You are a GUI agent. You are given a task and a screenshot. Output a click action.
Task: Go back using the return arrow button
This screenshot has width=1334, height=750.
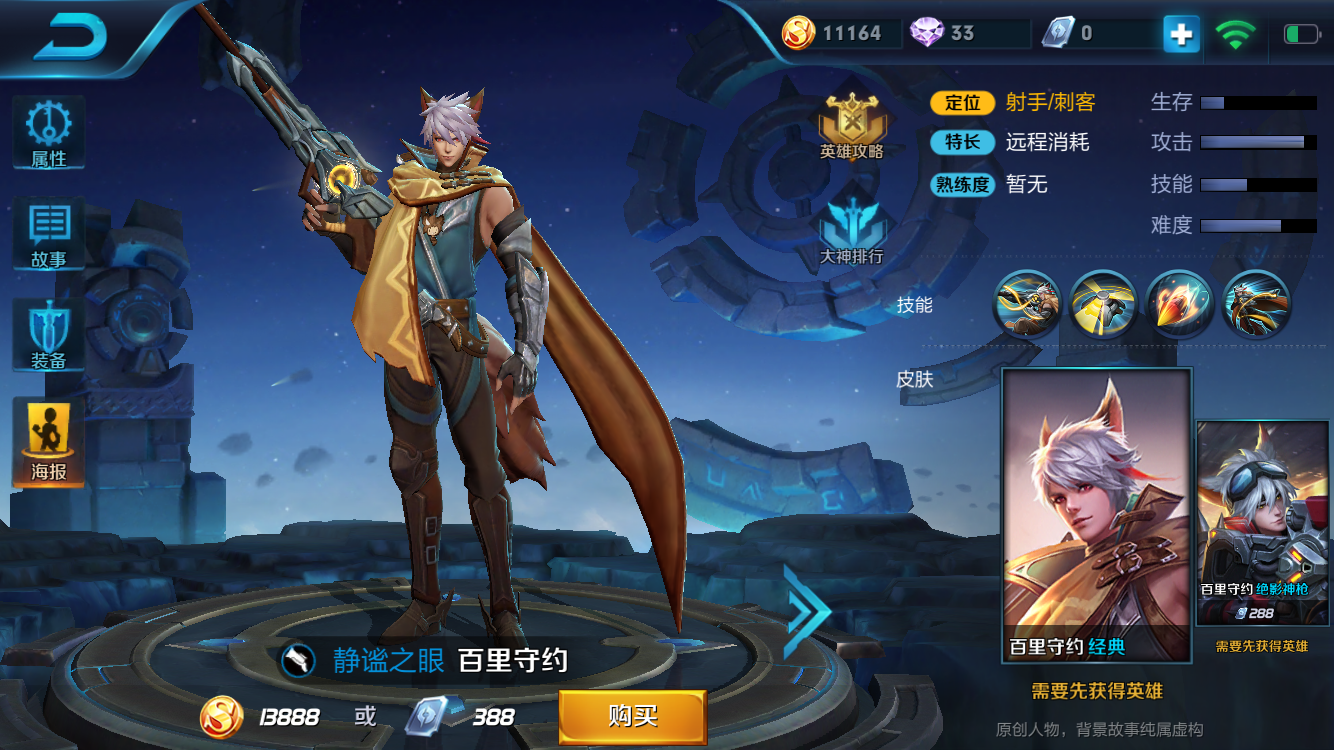click(x=70, y=37)
